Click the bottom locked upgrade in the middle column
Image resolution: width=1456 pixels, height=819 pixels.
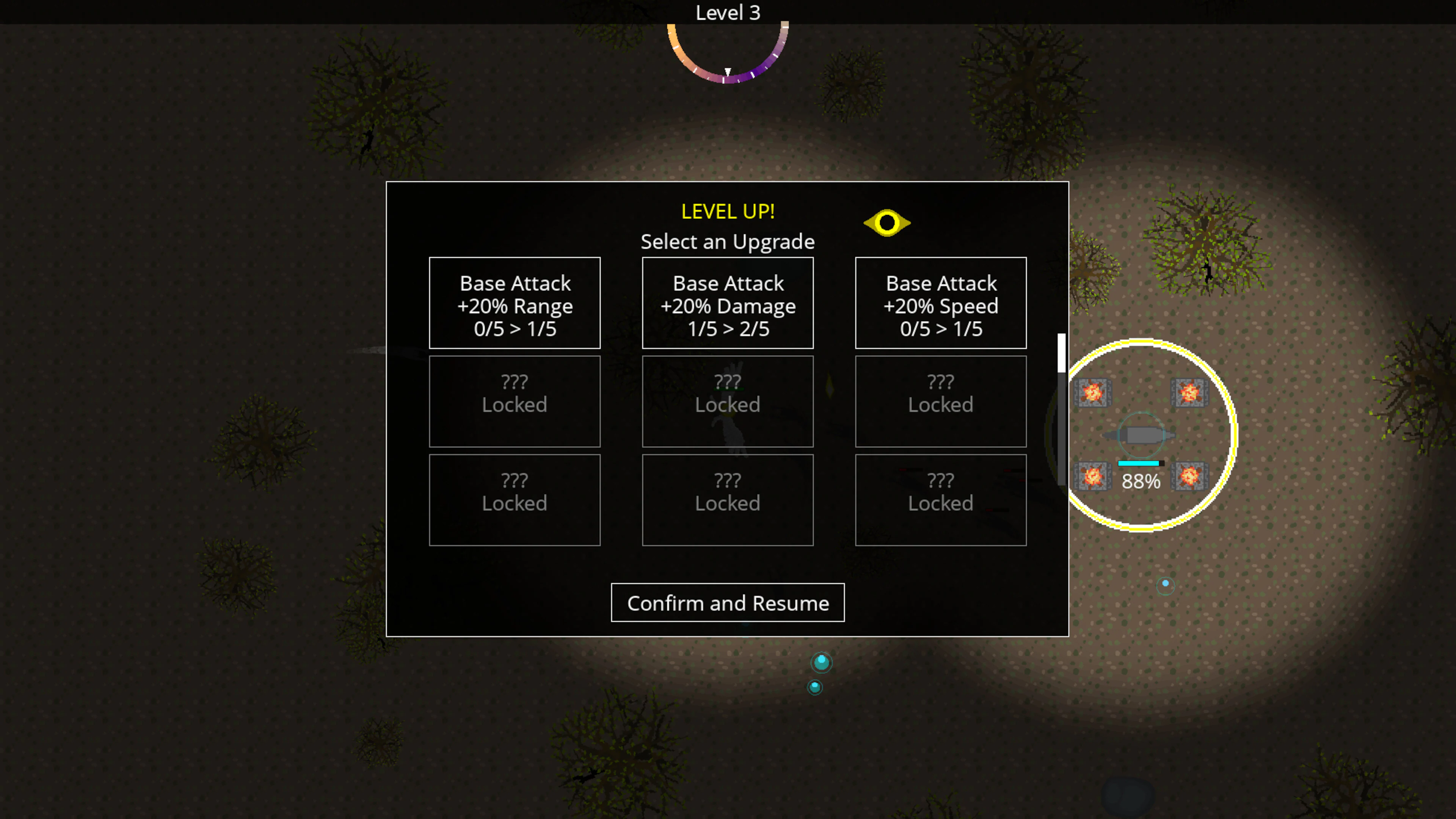click(x=728, y=500)
